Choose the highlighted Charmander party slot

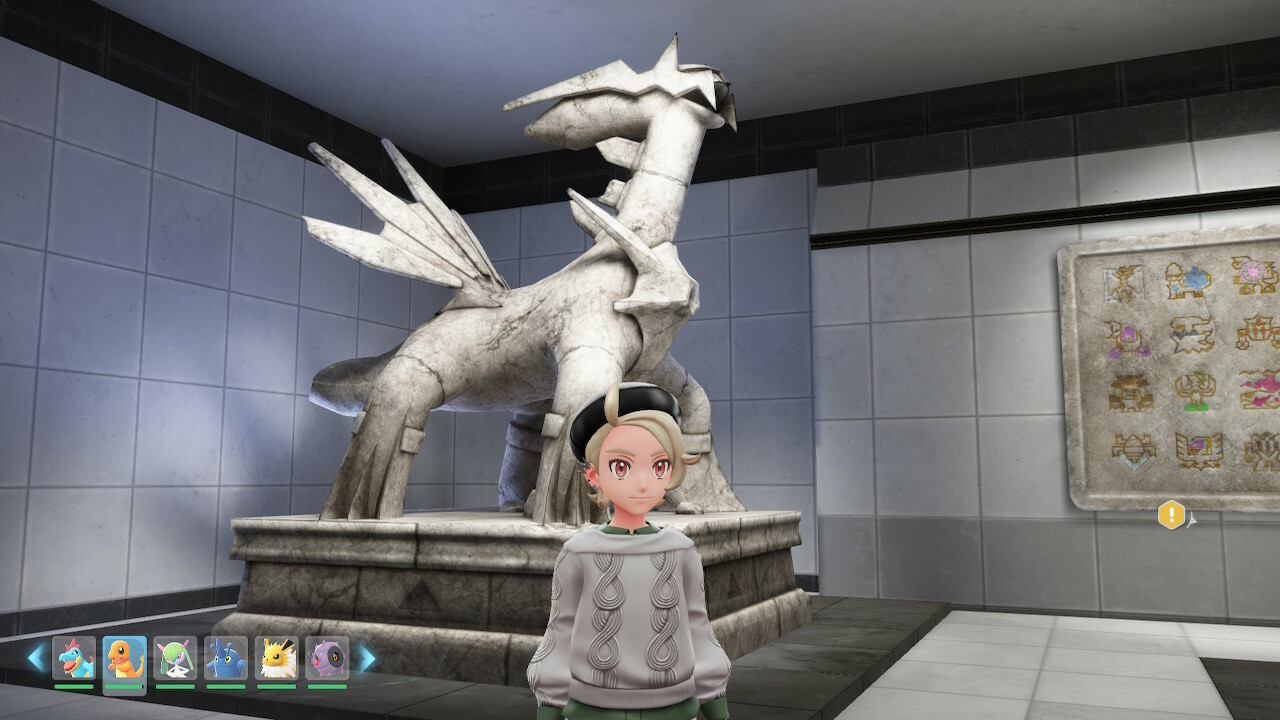124,660
